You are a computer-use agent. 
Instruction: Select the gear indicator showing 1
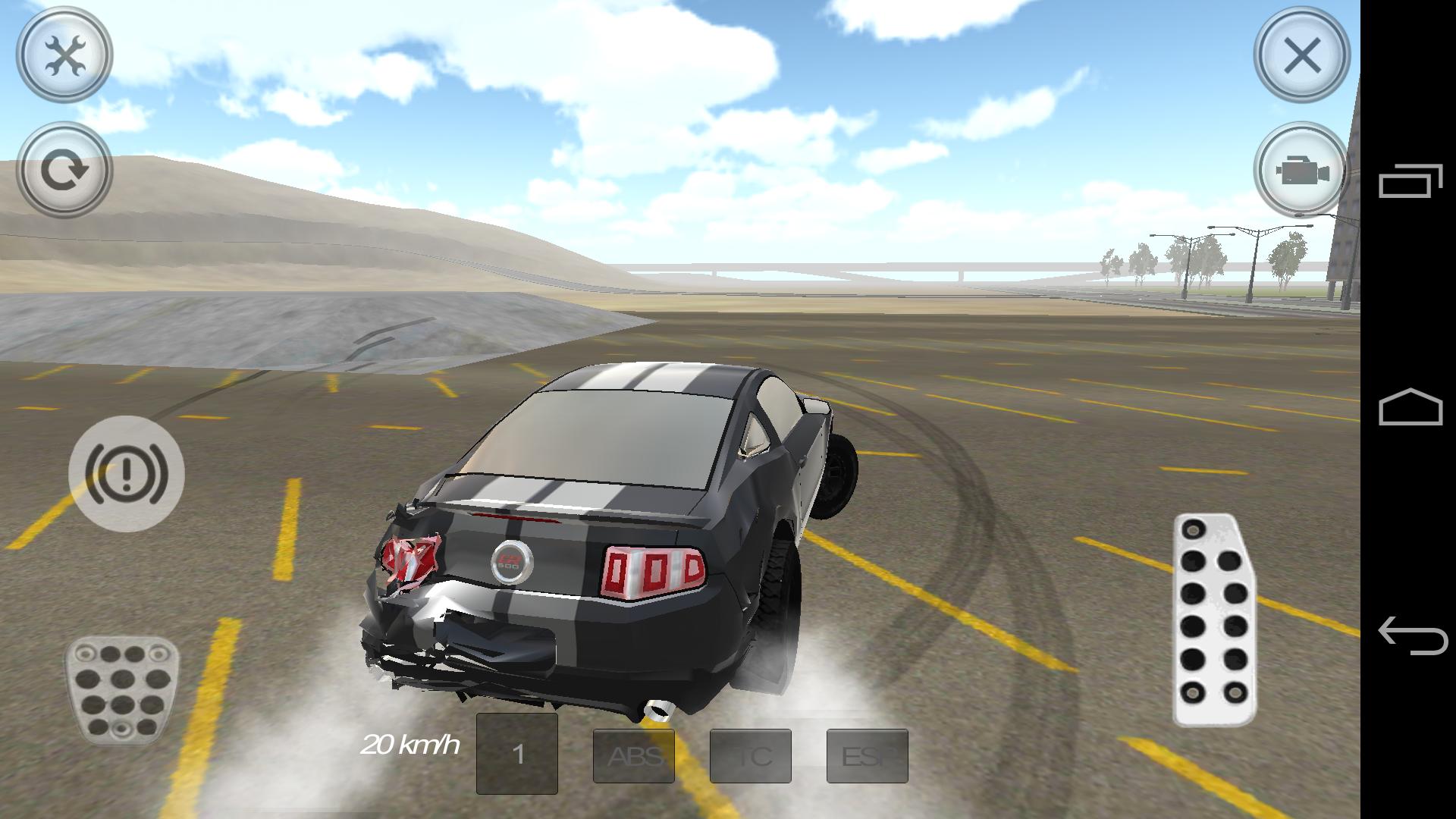[x=517, y=755]
